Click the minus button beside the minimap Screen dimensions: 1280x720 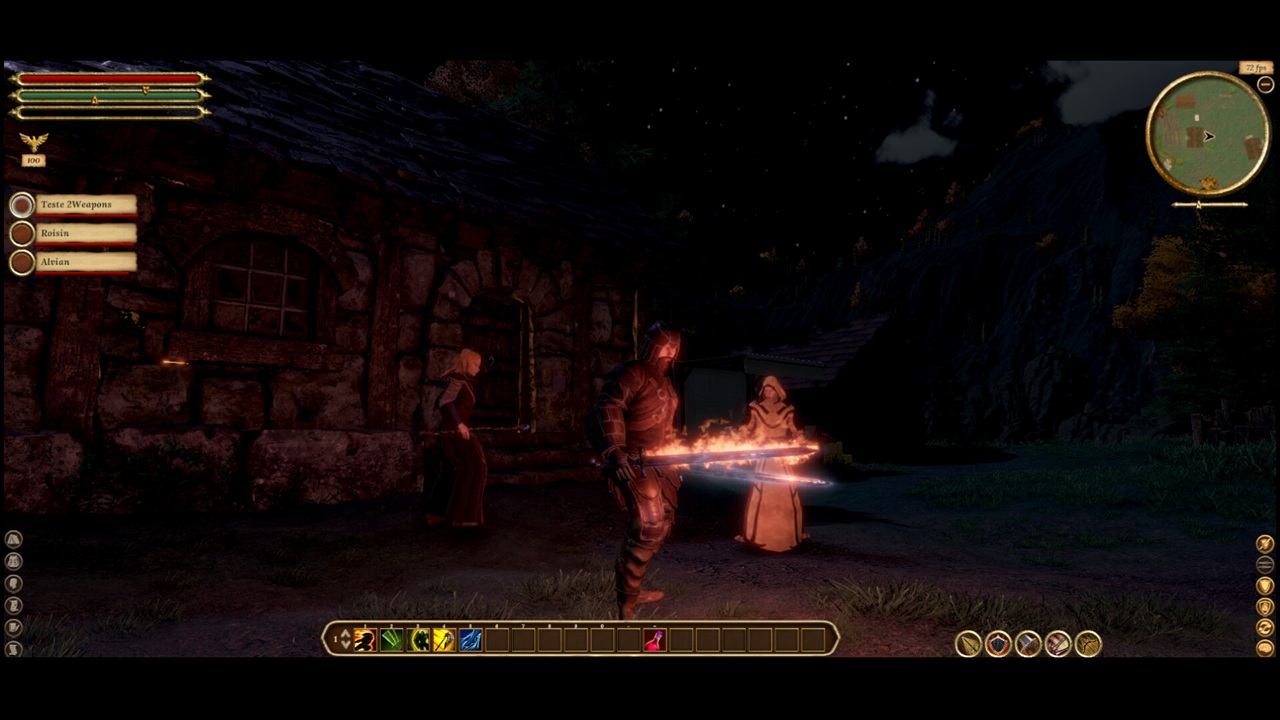pos(1265,85)
